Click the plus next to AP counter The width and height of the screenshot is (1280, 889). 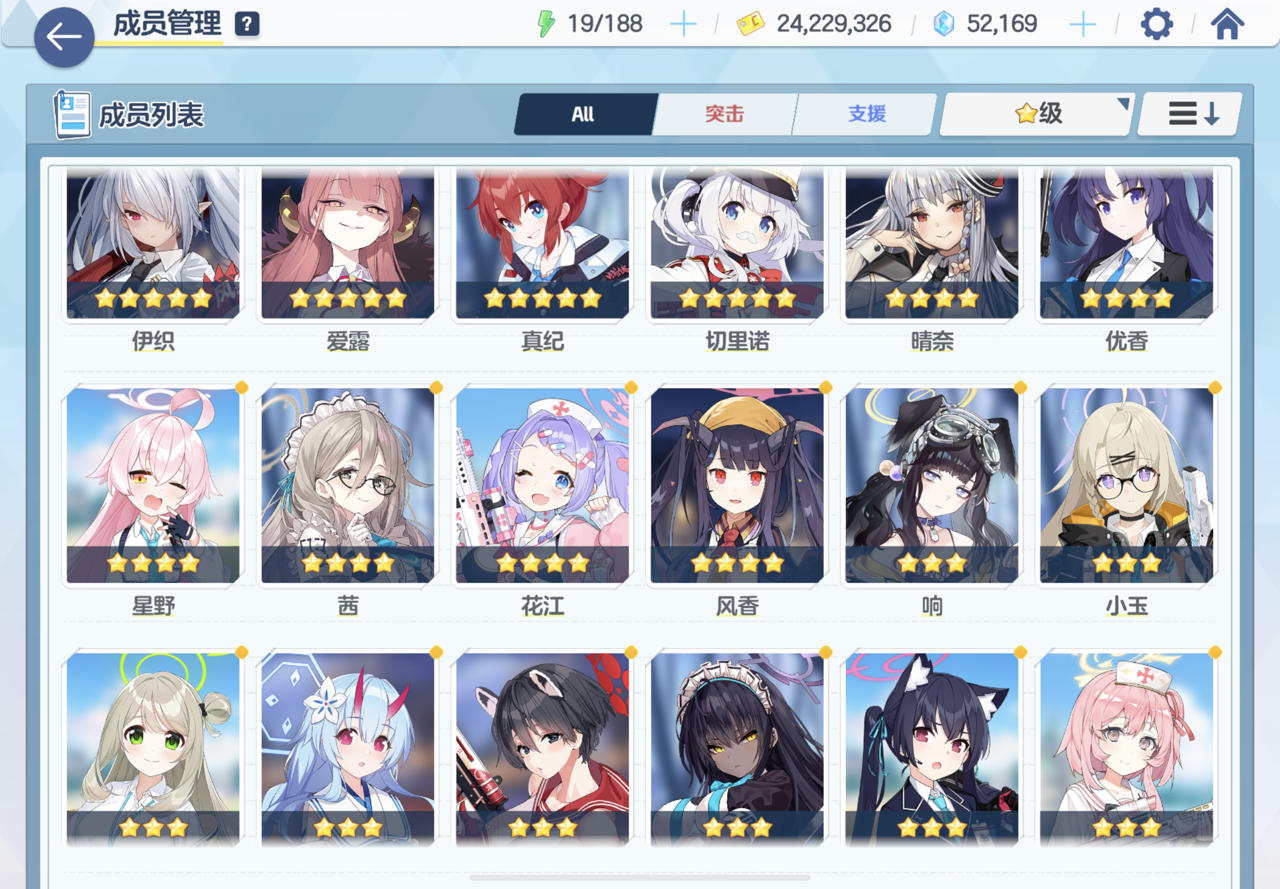pos(683,22)
